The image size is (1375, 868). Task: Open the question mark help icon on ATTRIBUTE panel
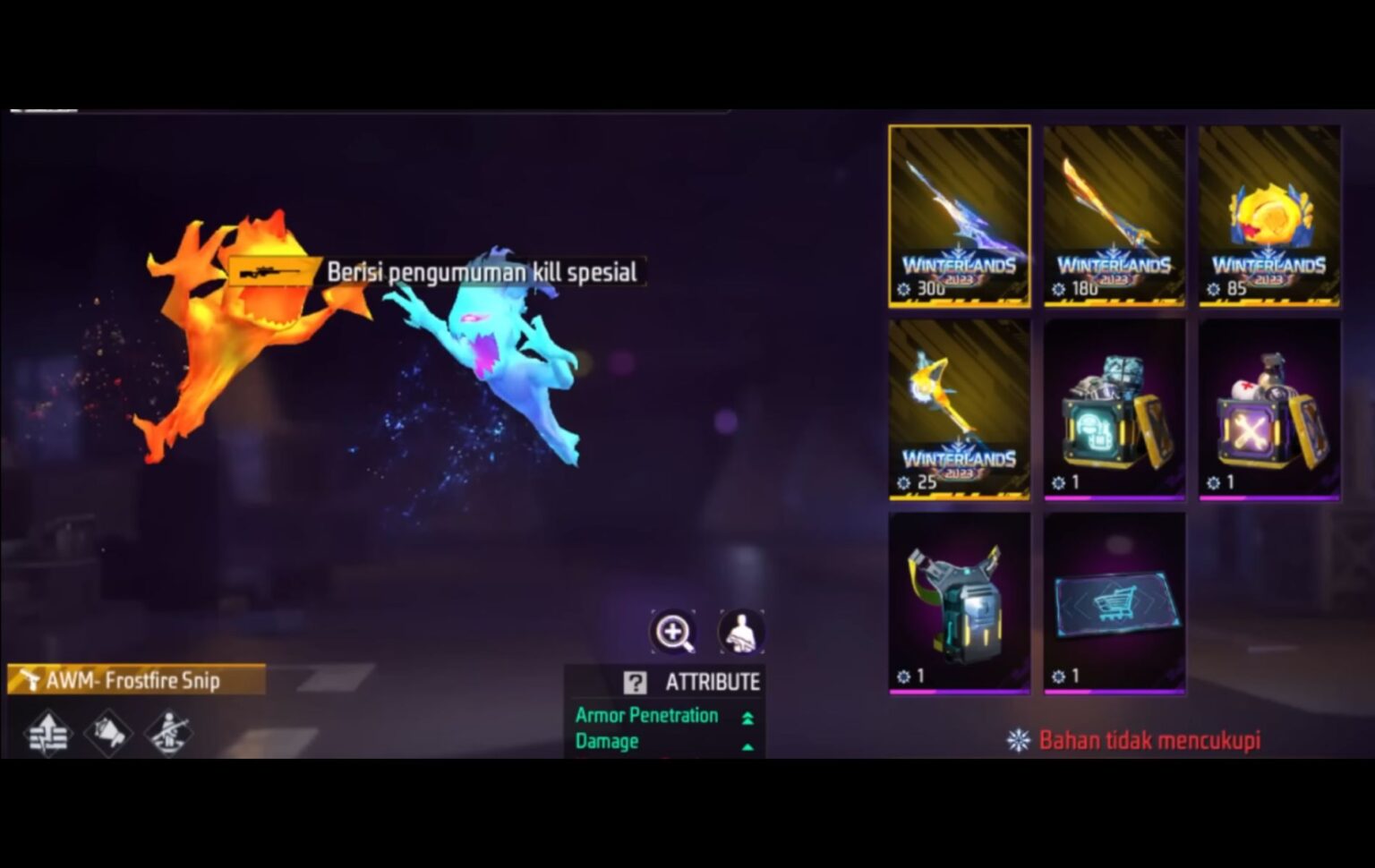(636, 682)
